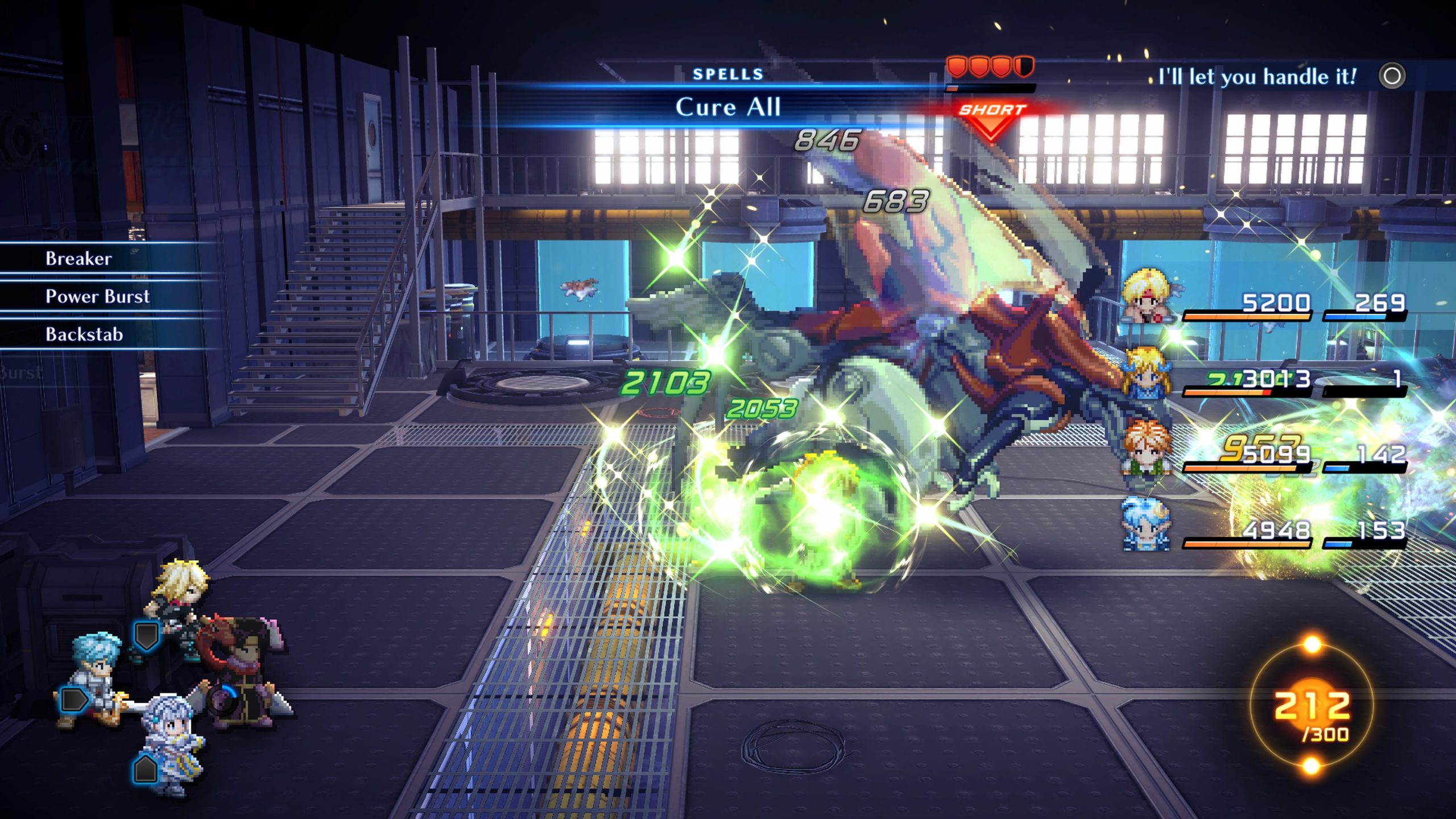Select the Breaker entry in the skill list

point(78,259)
